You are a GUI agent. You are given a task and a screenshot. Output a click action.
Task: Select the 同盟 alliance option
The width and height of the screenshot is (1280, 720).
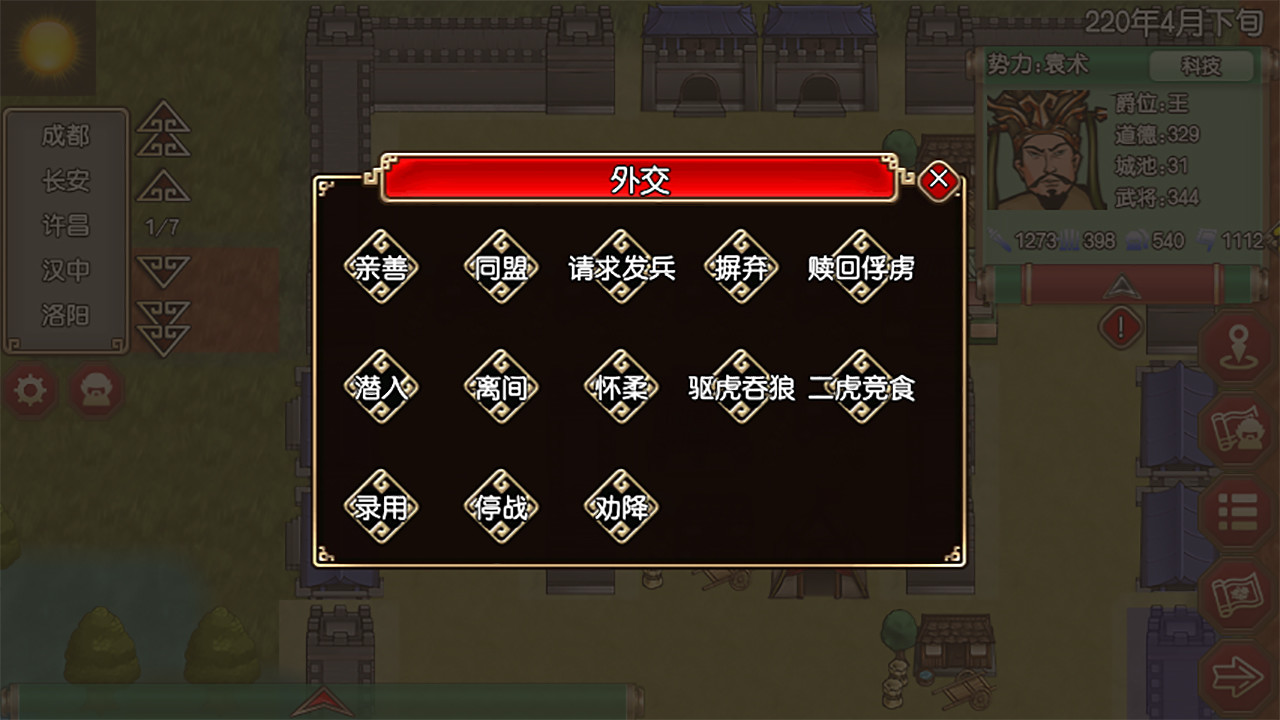pos(501,267)
